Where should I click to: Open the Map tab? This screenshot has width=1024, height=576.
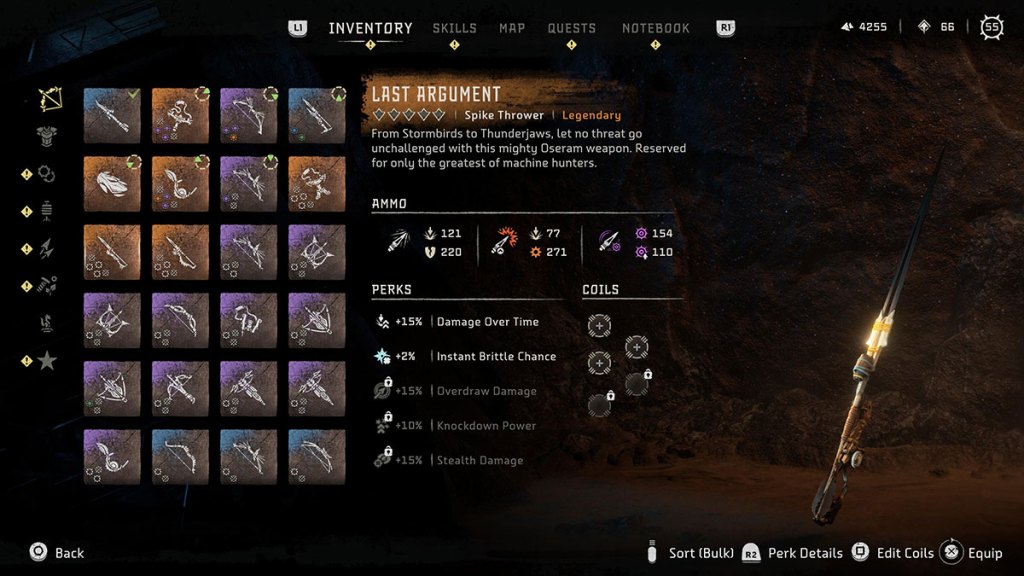pos(512,28)
